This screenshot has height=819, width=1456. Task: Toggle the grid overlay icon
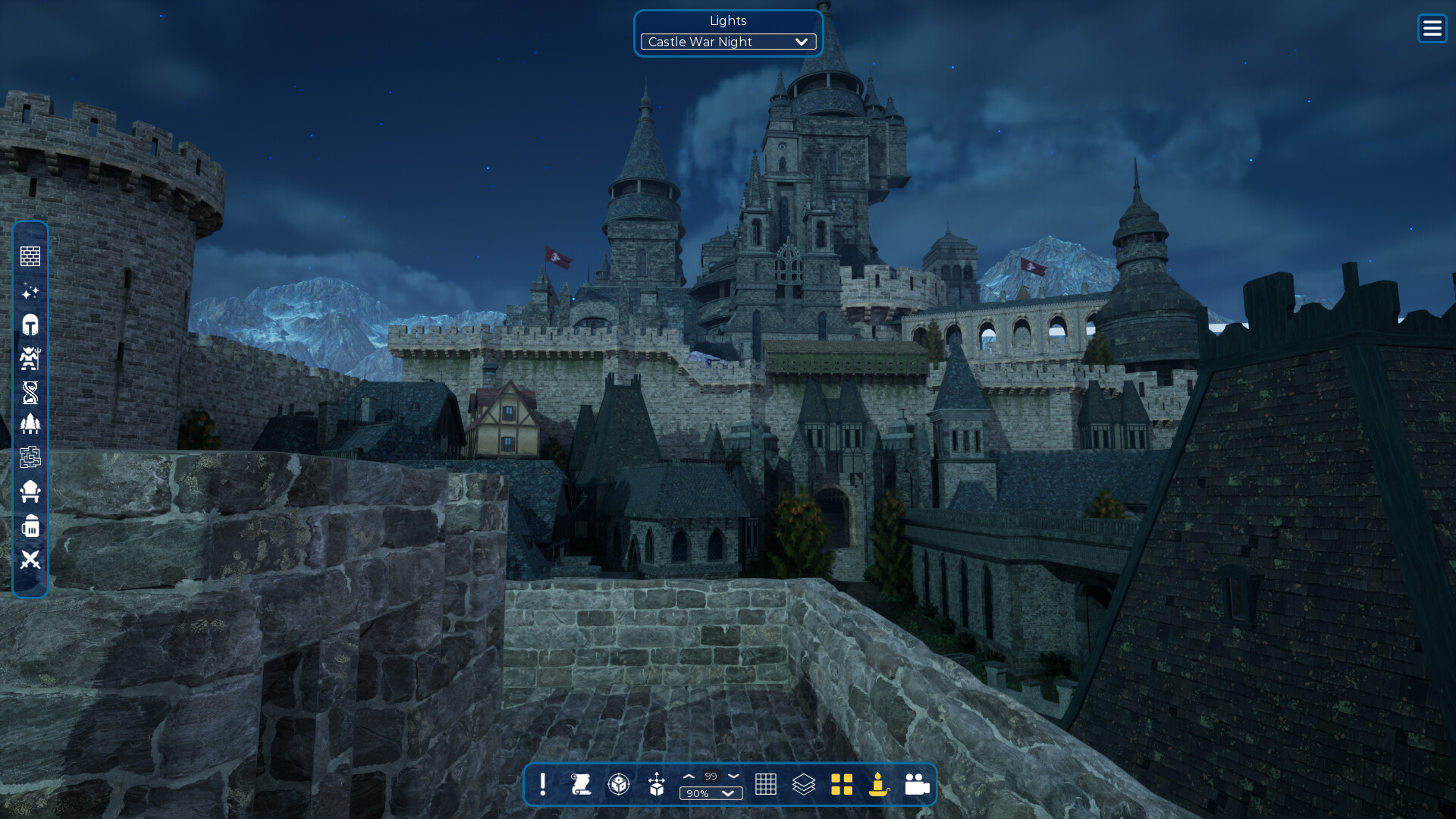766,784
